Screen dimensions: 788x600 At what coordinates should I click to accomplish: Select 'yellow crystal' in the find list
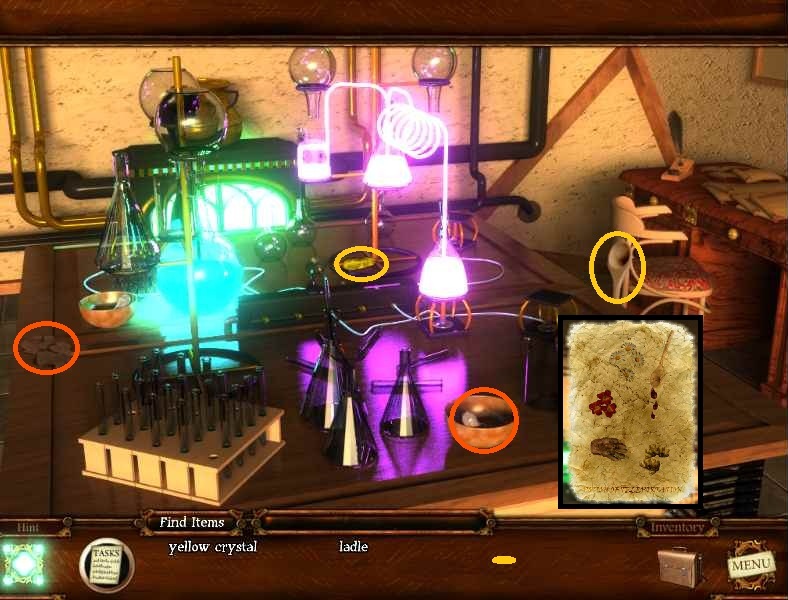[213, 547]
